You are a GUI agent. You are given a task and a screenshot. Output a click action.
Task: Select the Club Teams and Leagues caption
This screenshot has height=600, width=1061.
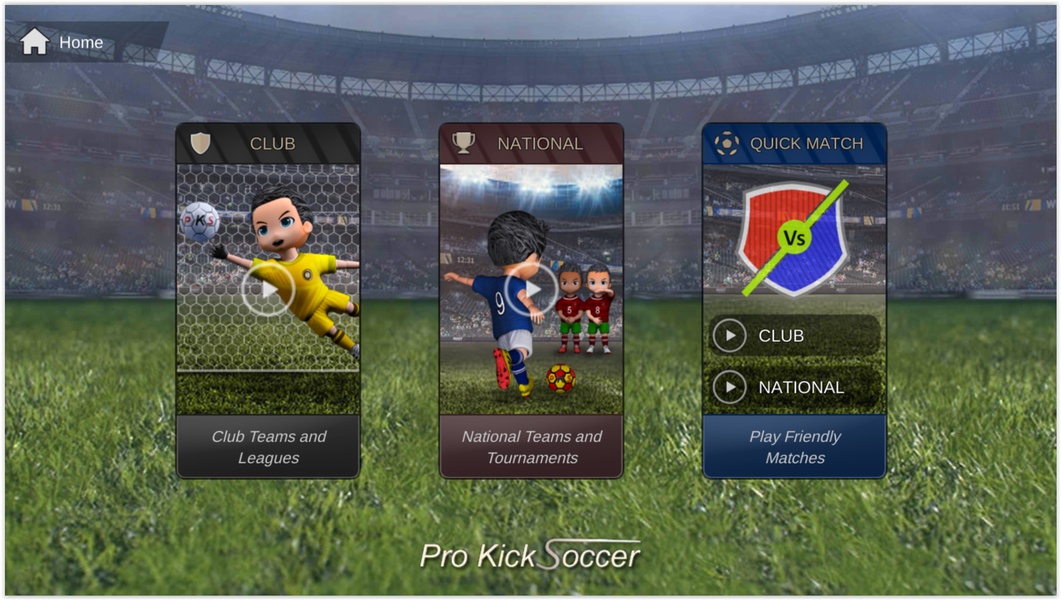(x=268, y=447)
